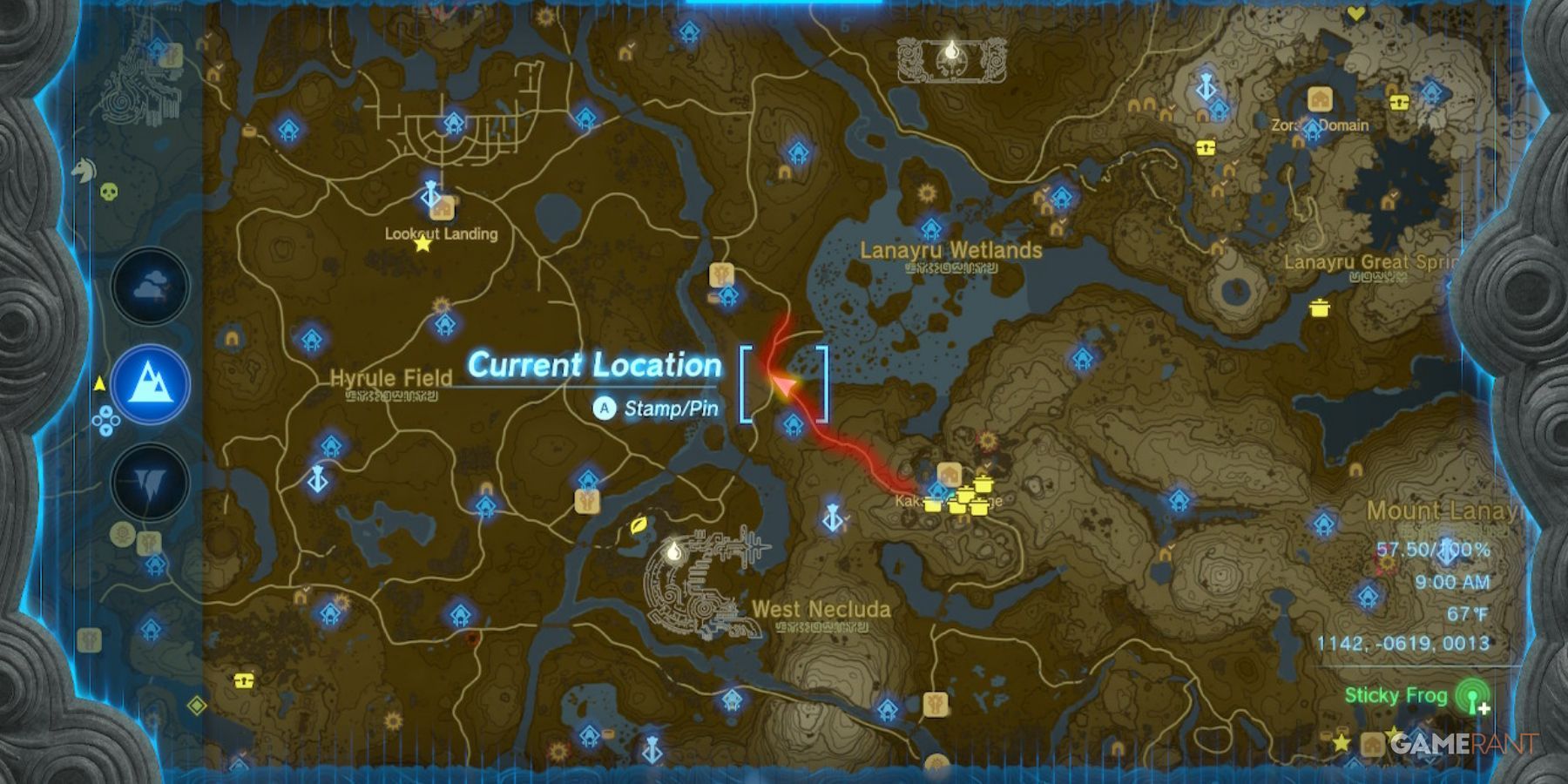The image size is (1568, 784).
Task: Click the yellow triangle indicator near the layer buttons
Action: click(100, 381)
